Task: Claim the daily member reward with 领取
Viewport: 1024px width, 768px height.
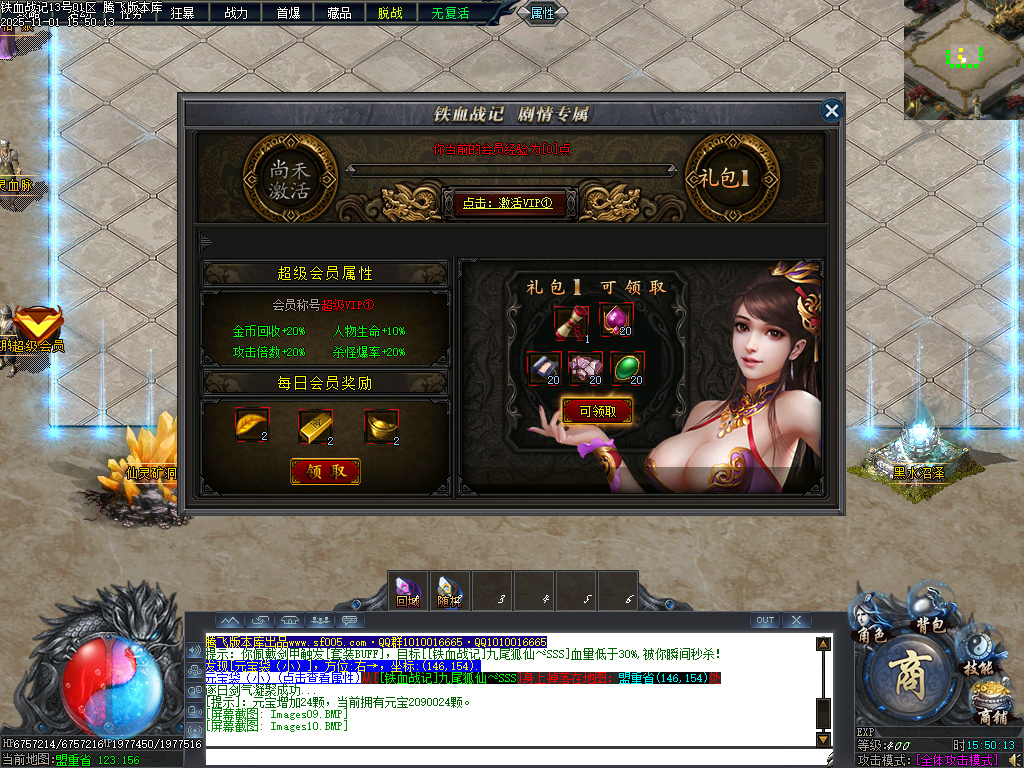Action: (325, 471)
